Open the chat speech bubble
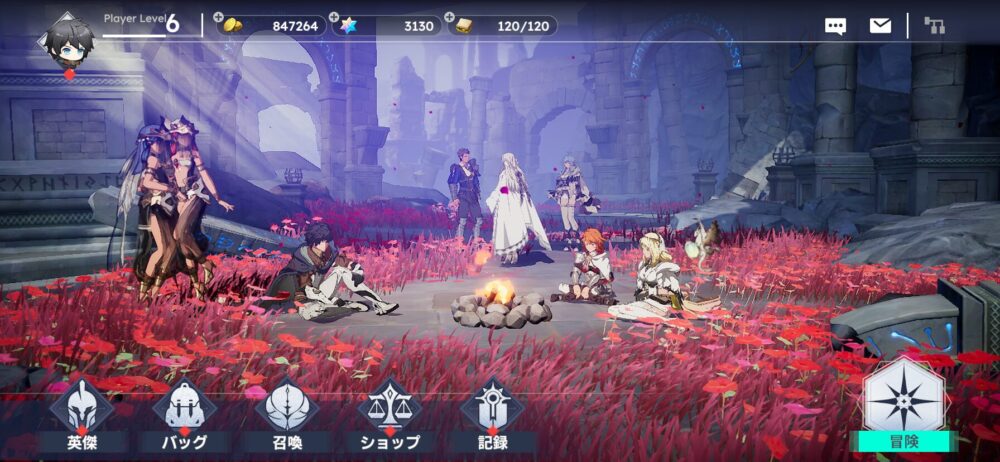The image size is (1000, 462). click(x=835, y=27)
